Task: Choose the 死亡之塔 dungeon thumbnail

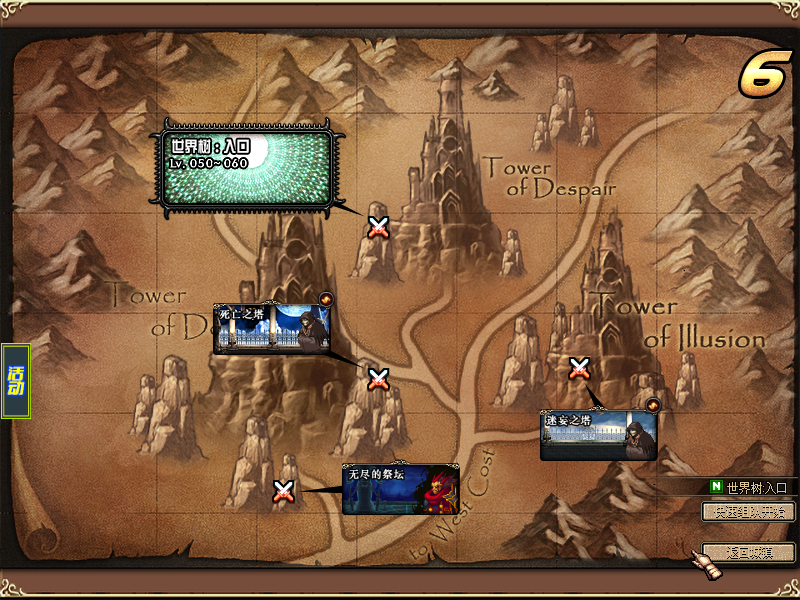Action: pyautogui.click(x=272, y=329)
